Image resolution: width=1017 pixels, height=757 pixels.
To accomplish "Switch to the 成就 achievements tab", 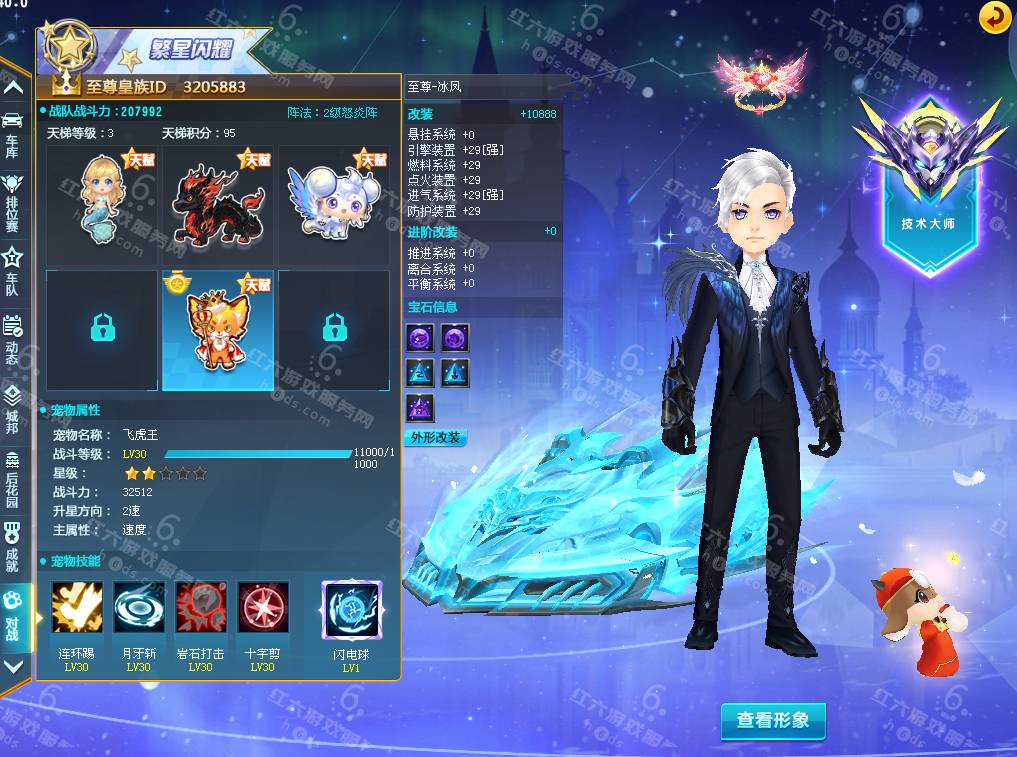I will [x=13, y=544].
